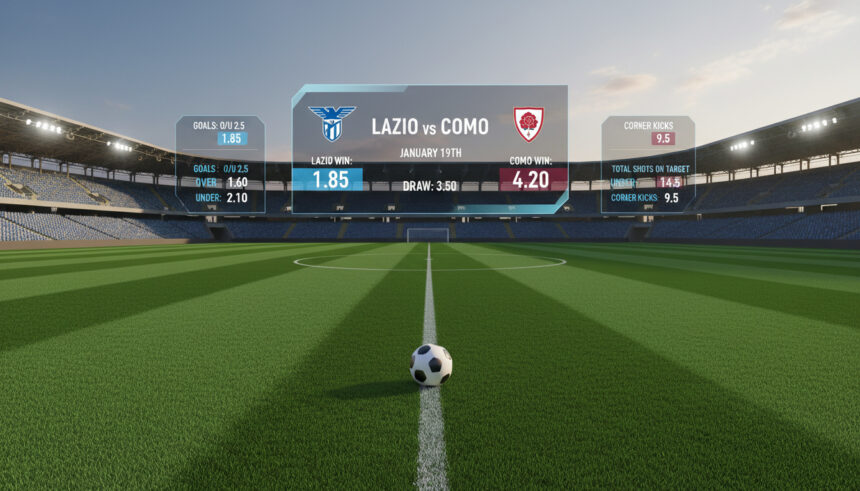
Task: Choose the Draw 3.50 odds
Action: (430, 186)
